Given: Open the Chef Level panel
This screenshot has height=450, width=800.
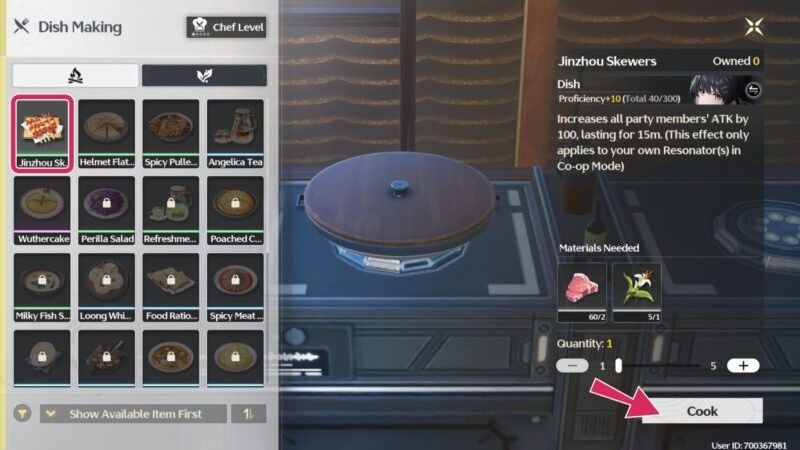Looking at the screenshot, I should pos(226,27).
